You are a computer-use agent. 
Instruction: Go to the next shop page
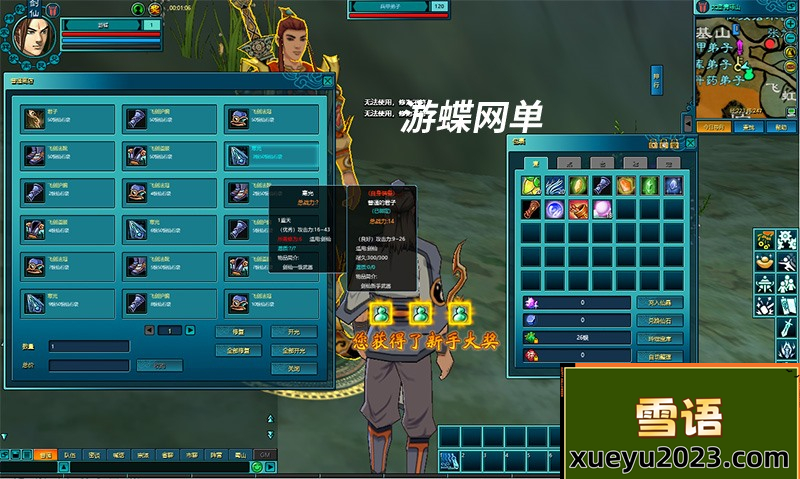click(190, 330)
